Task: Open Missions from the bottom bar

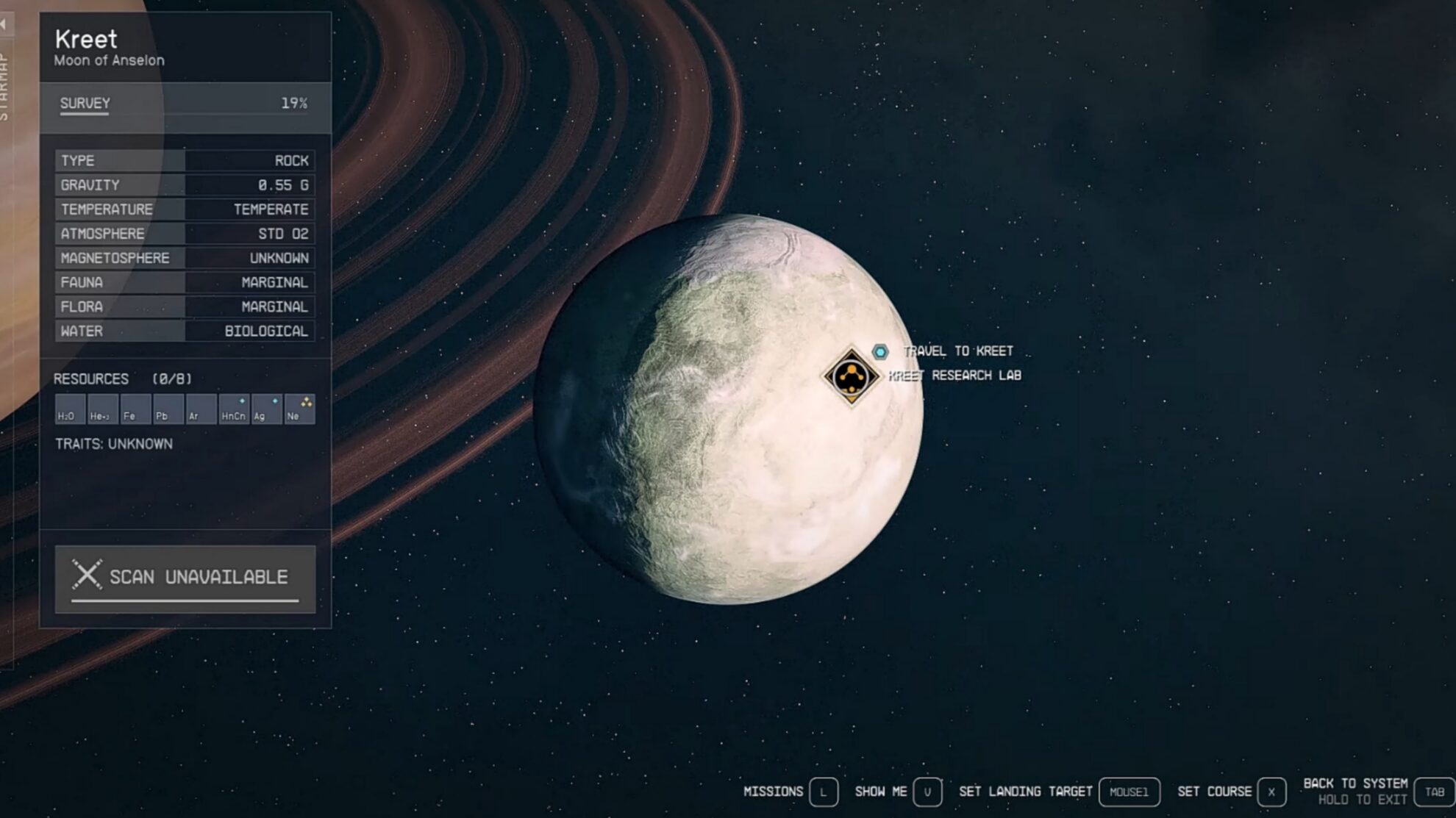Action: tap(823, 792)
